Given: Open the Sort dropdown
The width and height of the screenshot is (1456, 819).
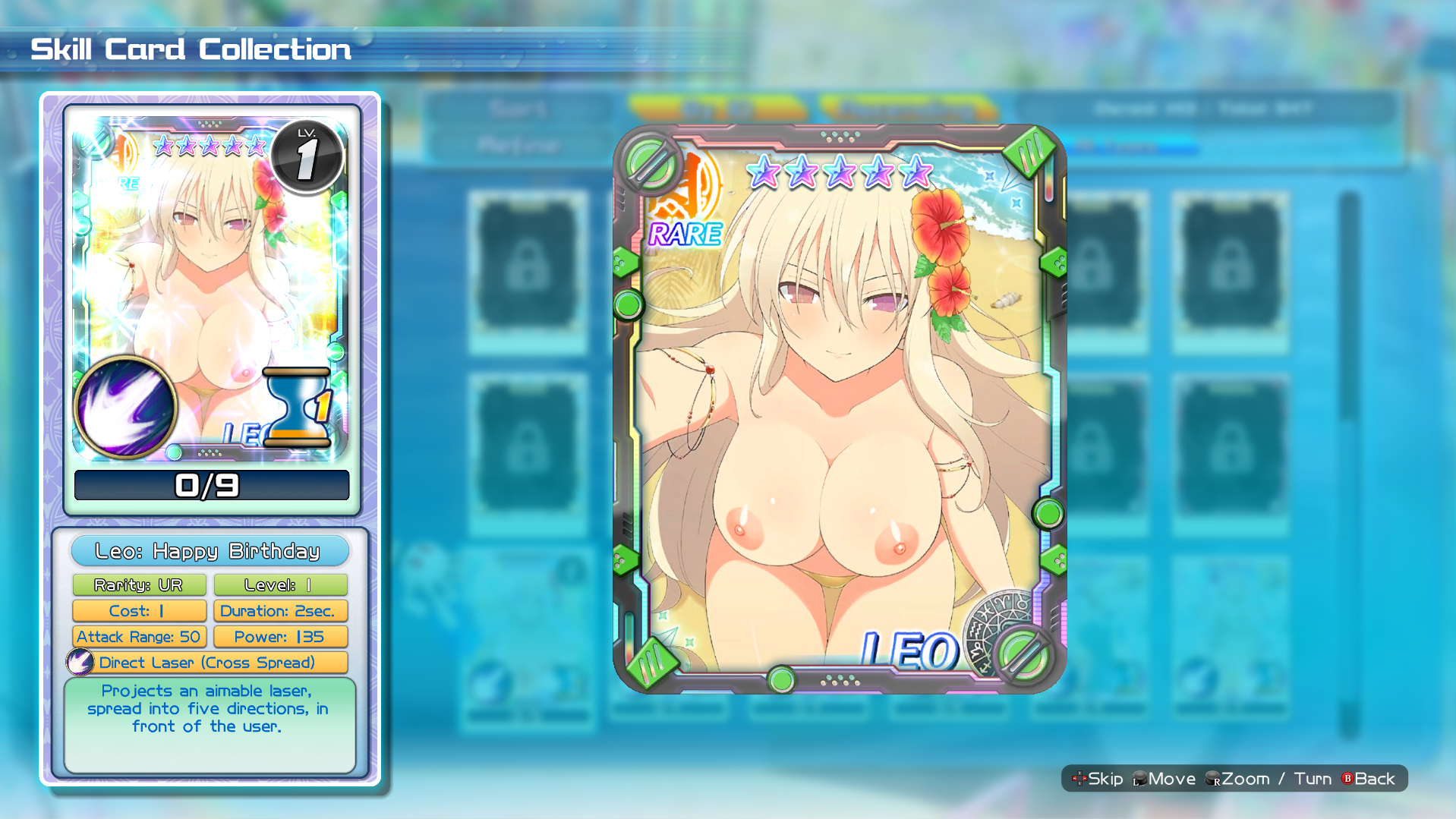Looking at the screenshot, I should tap(519, 108).
